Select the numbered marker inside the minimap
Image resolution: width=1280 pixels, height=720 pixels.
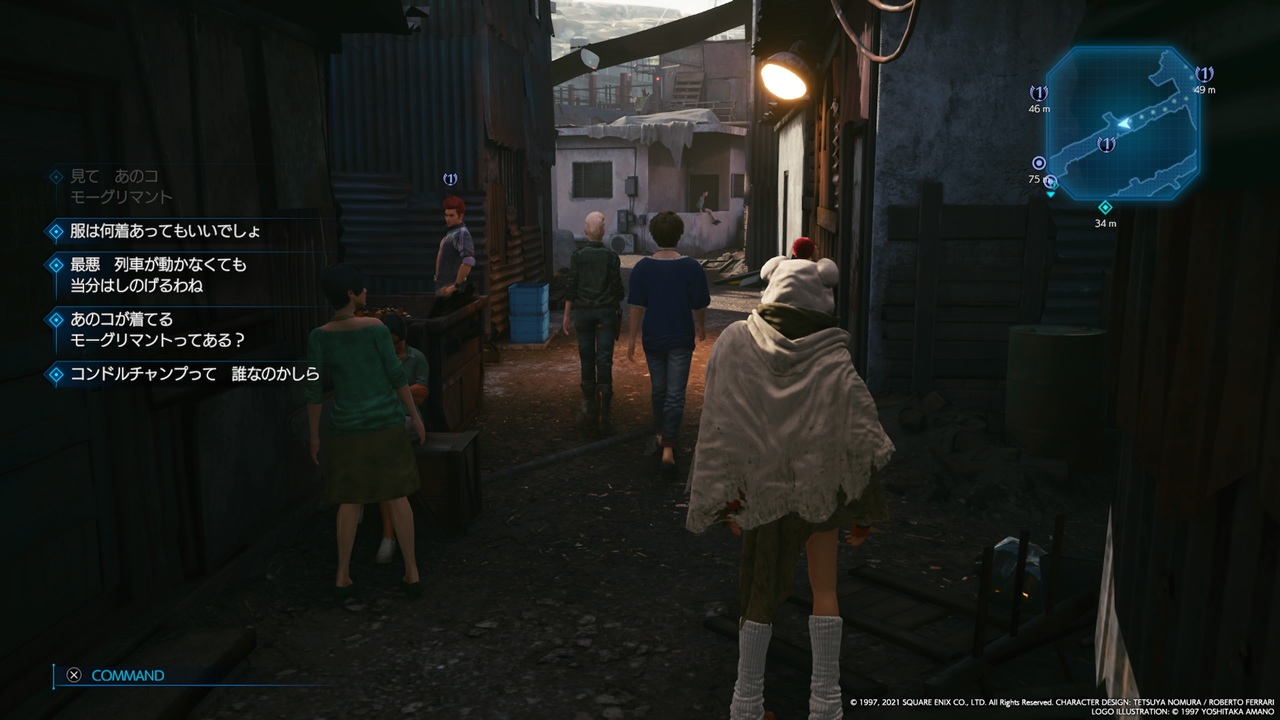pyautogui.click(x=1106, y=145)
